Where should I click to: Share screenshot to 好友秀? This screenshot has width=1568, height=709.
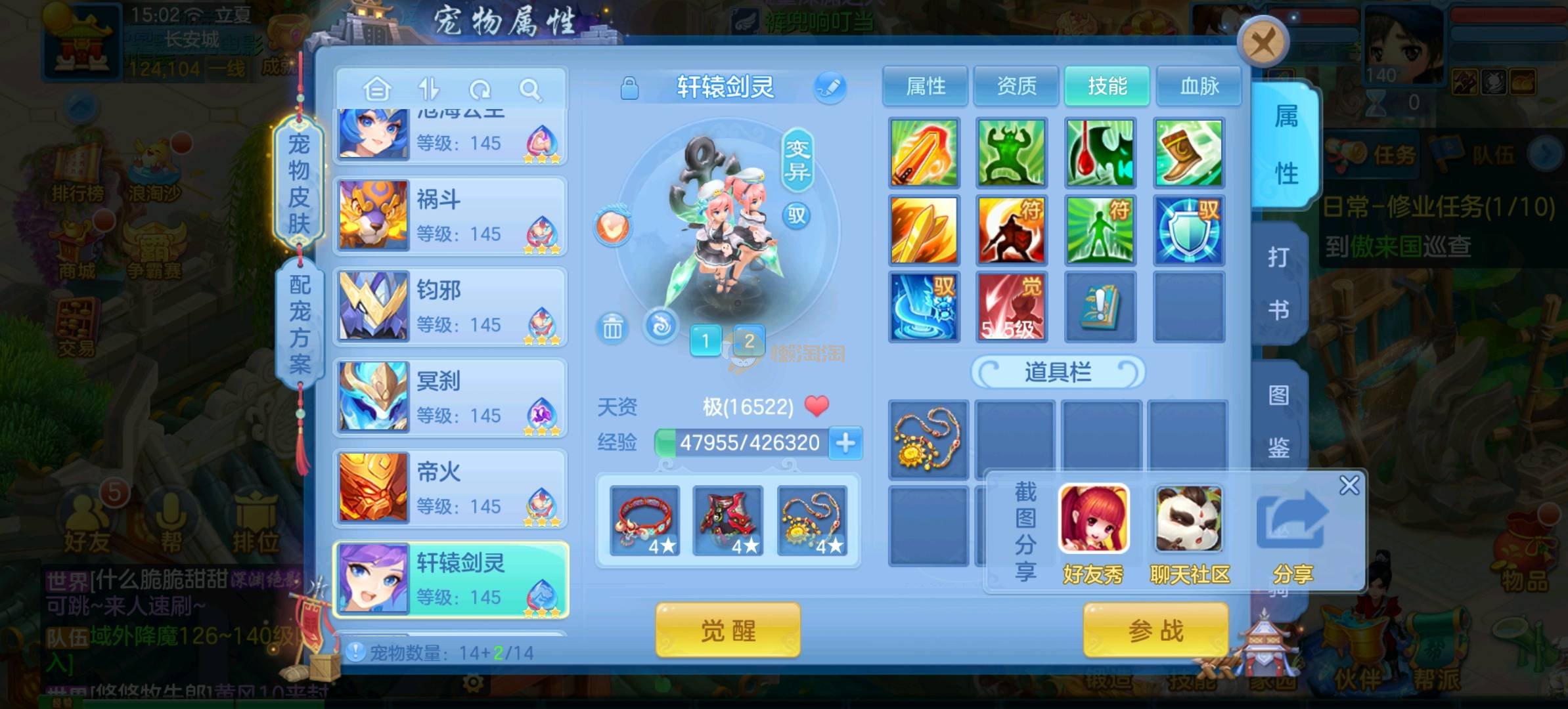coord(1094,533)
